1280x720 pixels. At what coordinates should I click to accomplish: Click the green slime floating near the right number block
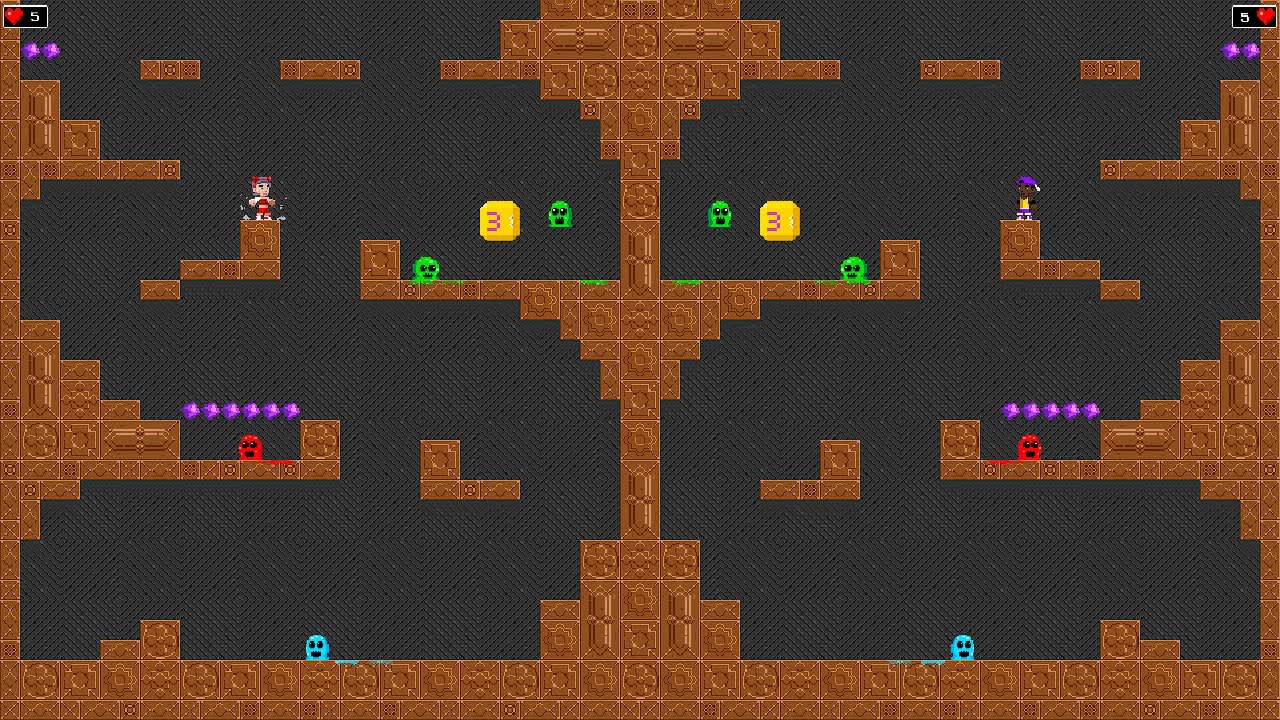point(721,213)
